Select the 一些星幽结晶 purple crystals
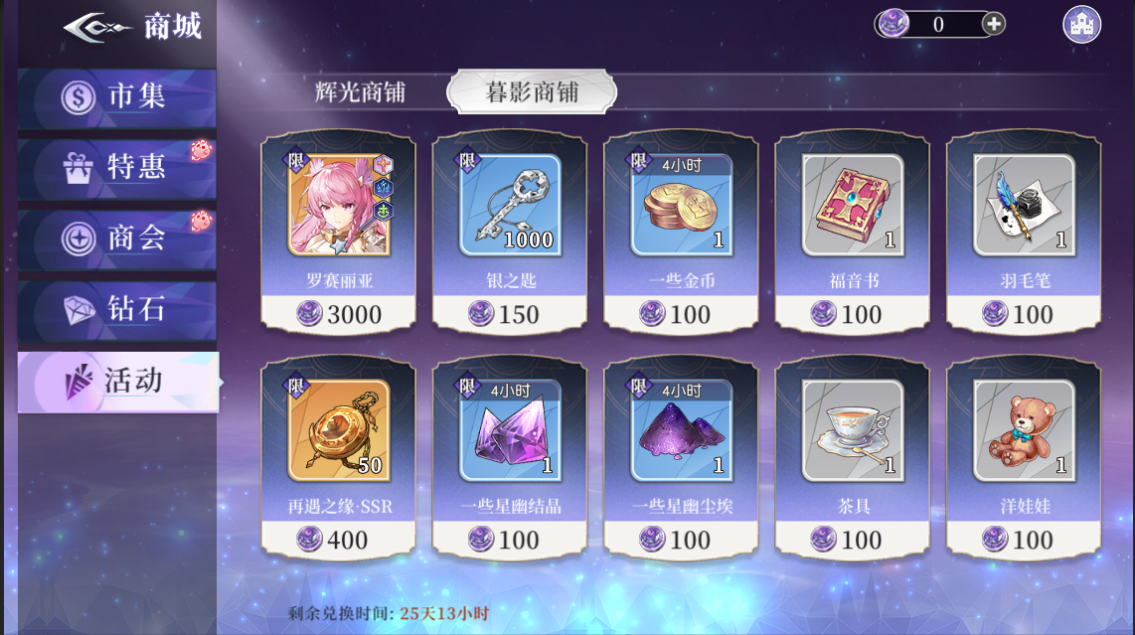 510,457
